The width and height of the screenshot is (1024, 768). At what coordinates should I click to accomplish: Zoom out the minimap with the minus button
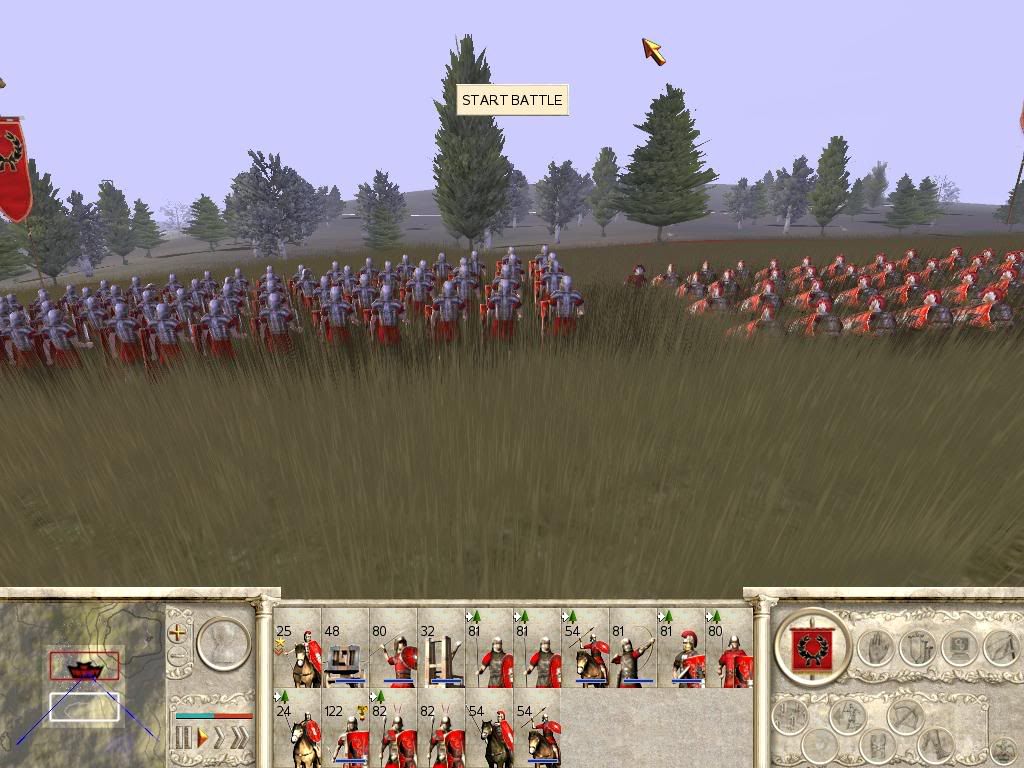(179, 657)
